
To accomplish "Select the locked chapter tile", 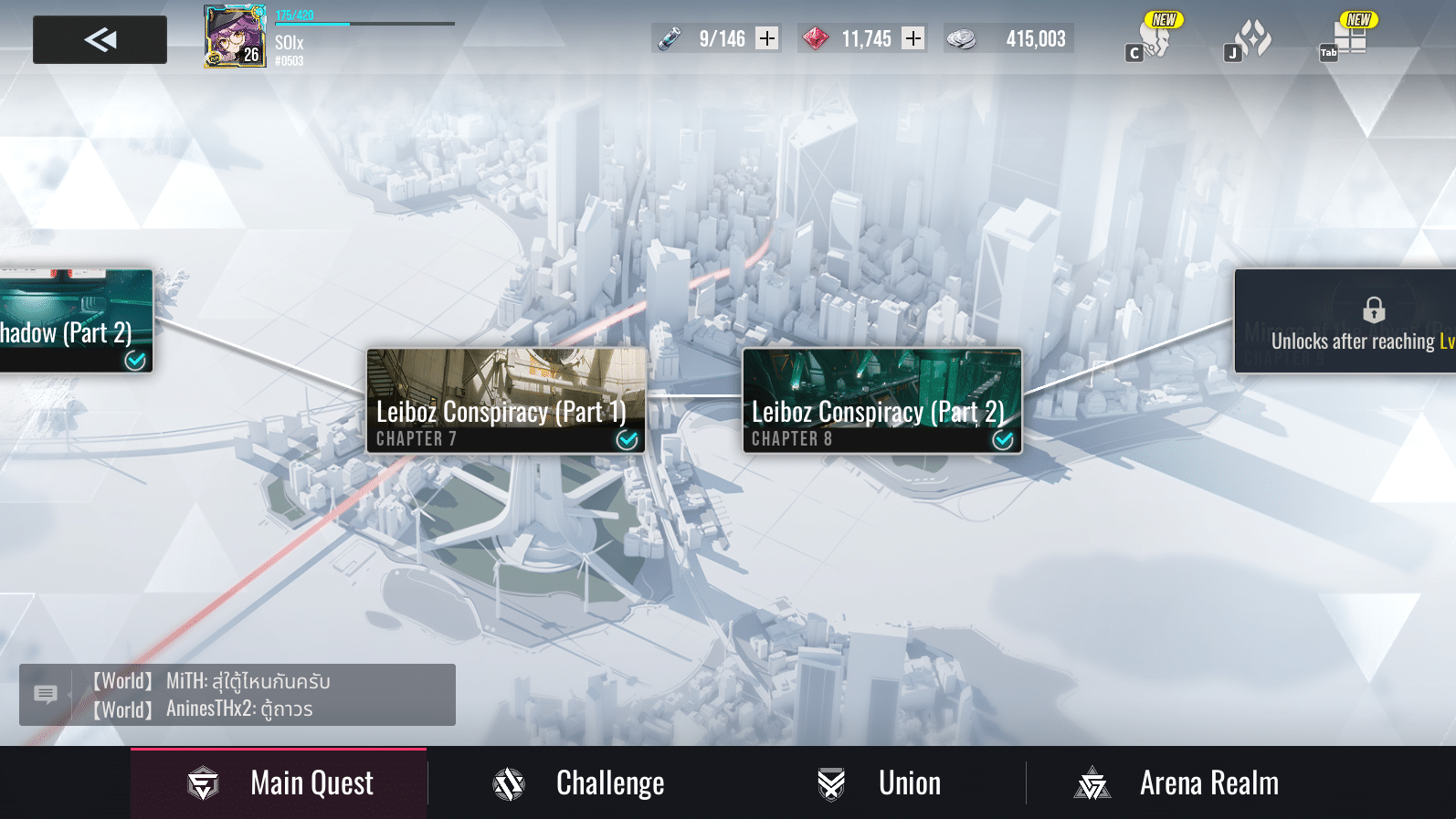I will pyautogui.click(x=1345, y=320).
